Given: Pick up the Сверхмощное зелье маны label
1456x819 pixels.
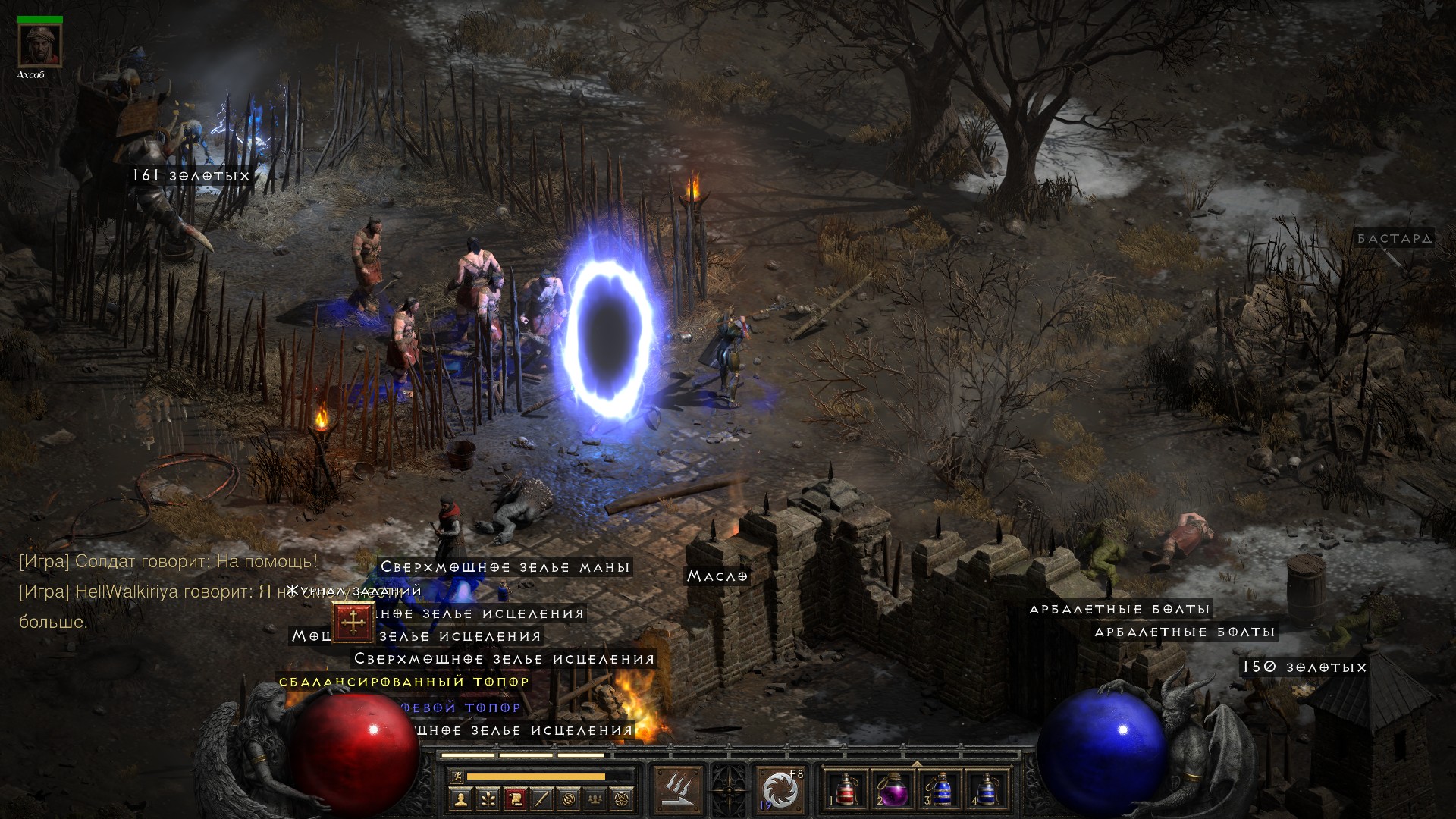Looking at the screenshot, I should [x=505, y=567].
